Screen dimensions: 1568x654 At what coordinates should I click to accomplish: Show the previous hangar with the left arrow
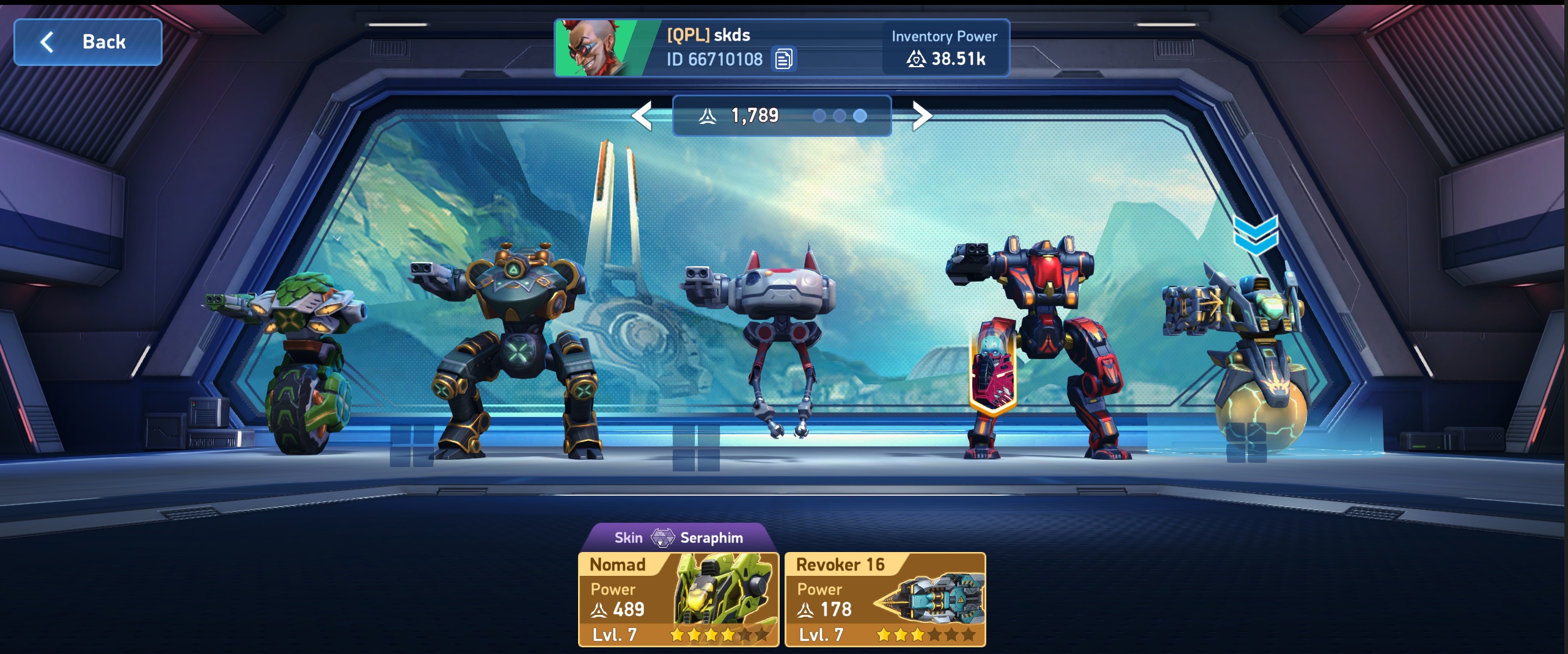(x=642, y=115)
